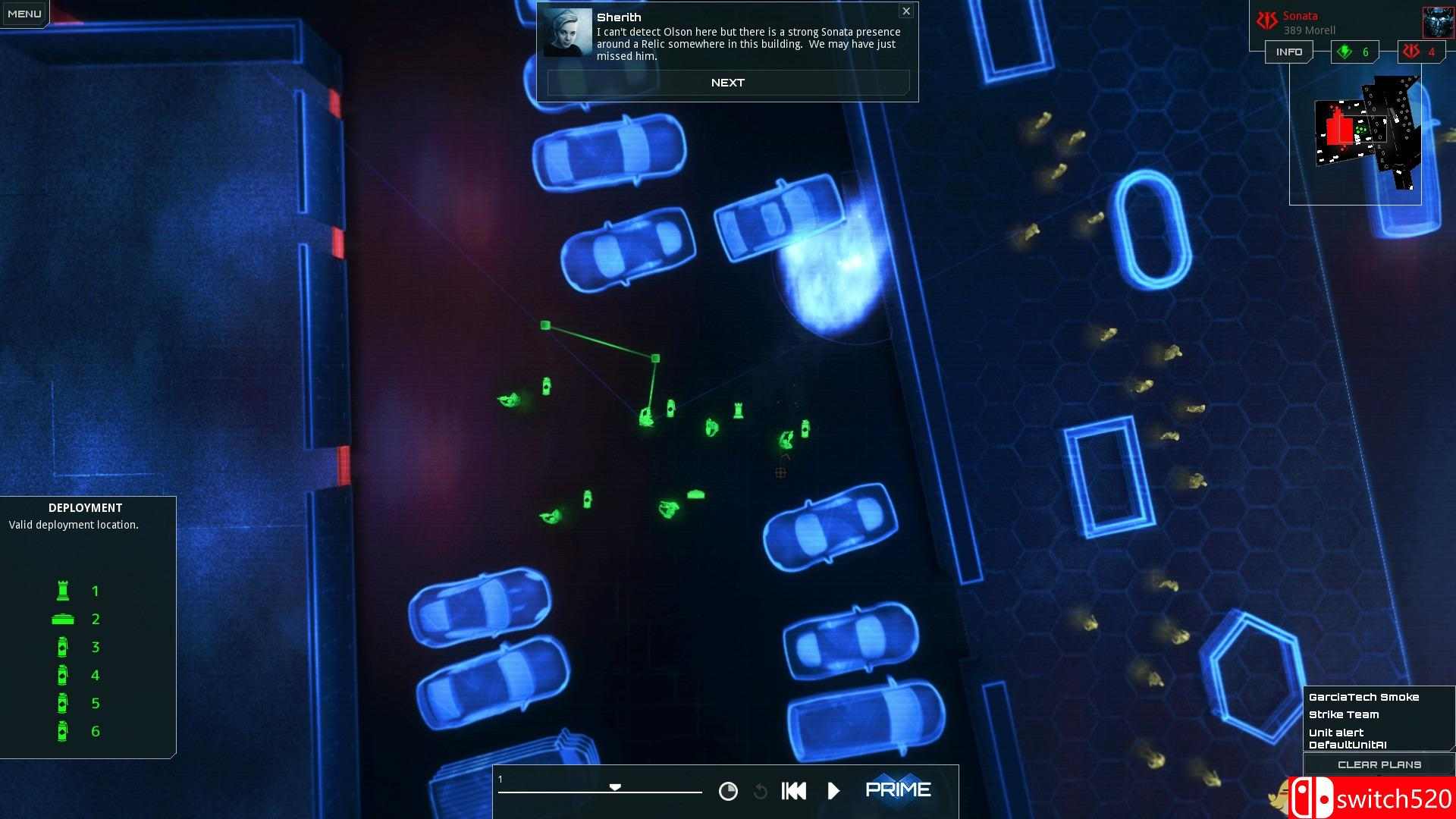This screenshot has width=1456, height=819.
Task: Open the MENU in the top-left corner
Action: pos(24,12)
